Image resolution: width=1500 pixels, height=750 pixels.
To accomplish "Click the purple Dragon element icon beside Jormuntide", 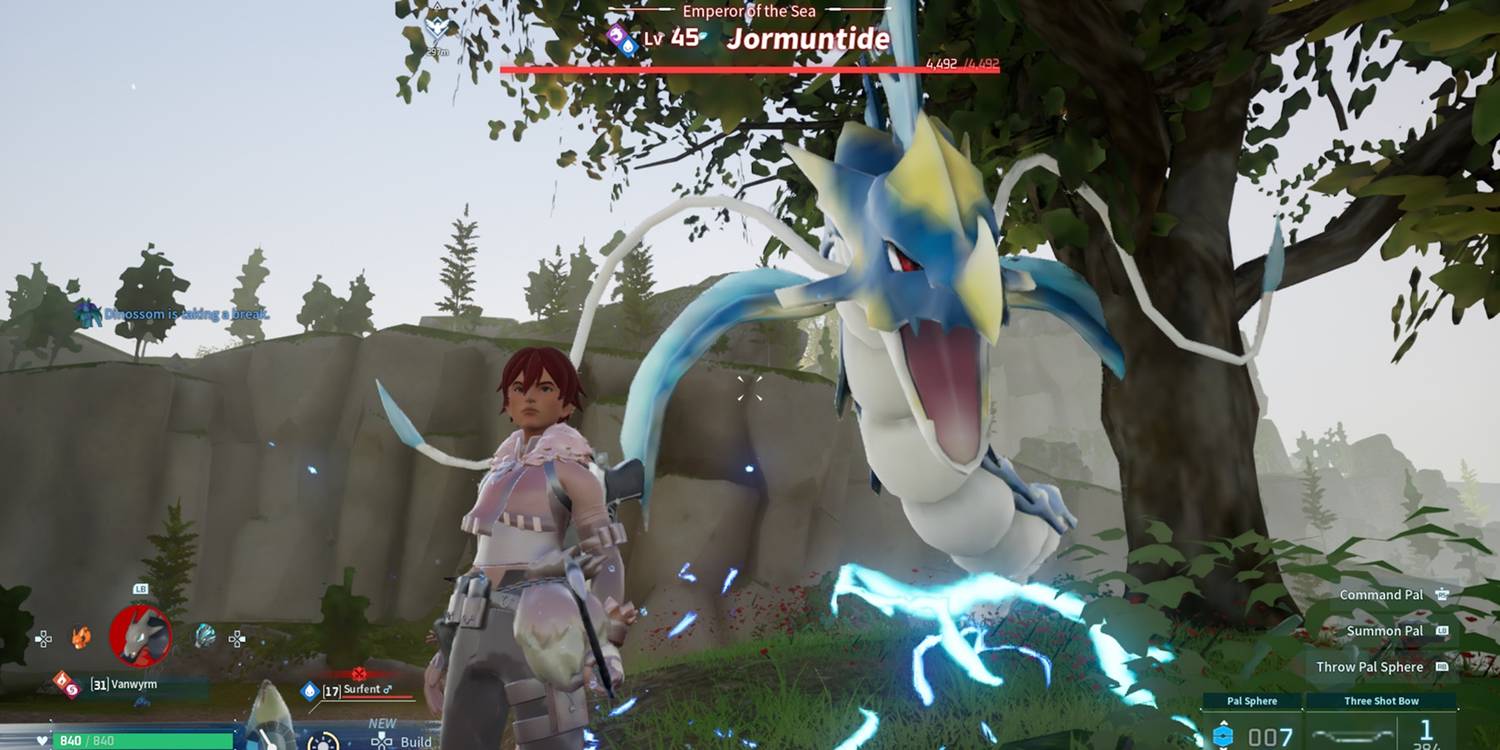I will [x=616, y=35].
